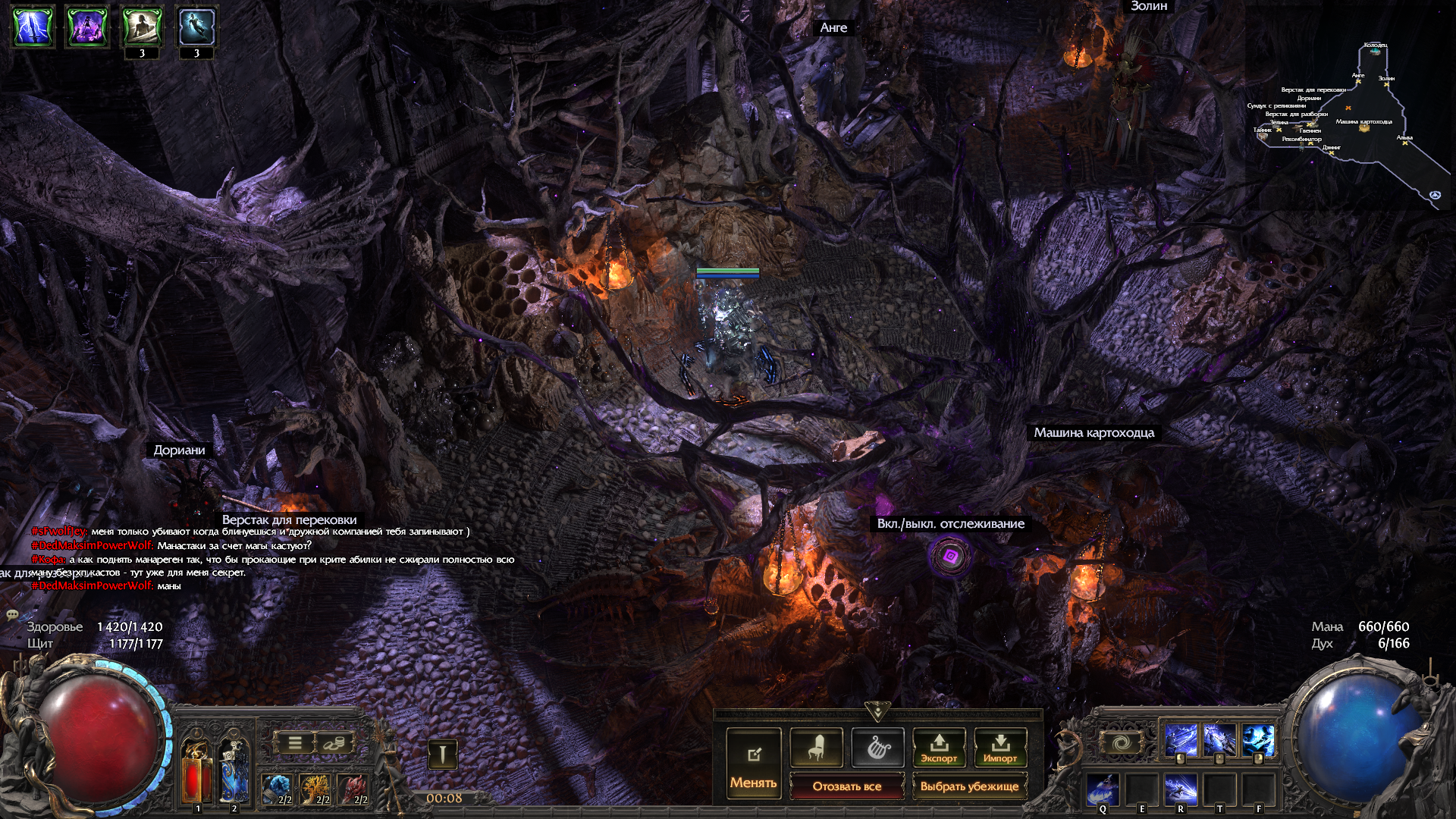Click the spiral portal button
Image resolution: width=1456 pixels, height=819 pixels.
tap(1122, 742)
